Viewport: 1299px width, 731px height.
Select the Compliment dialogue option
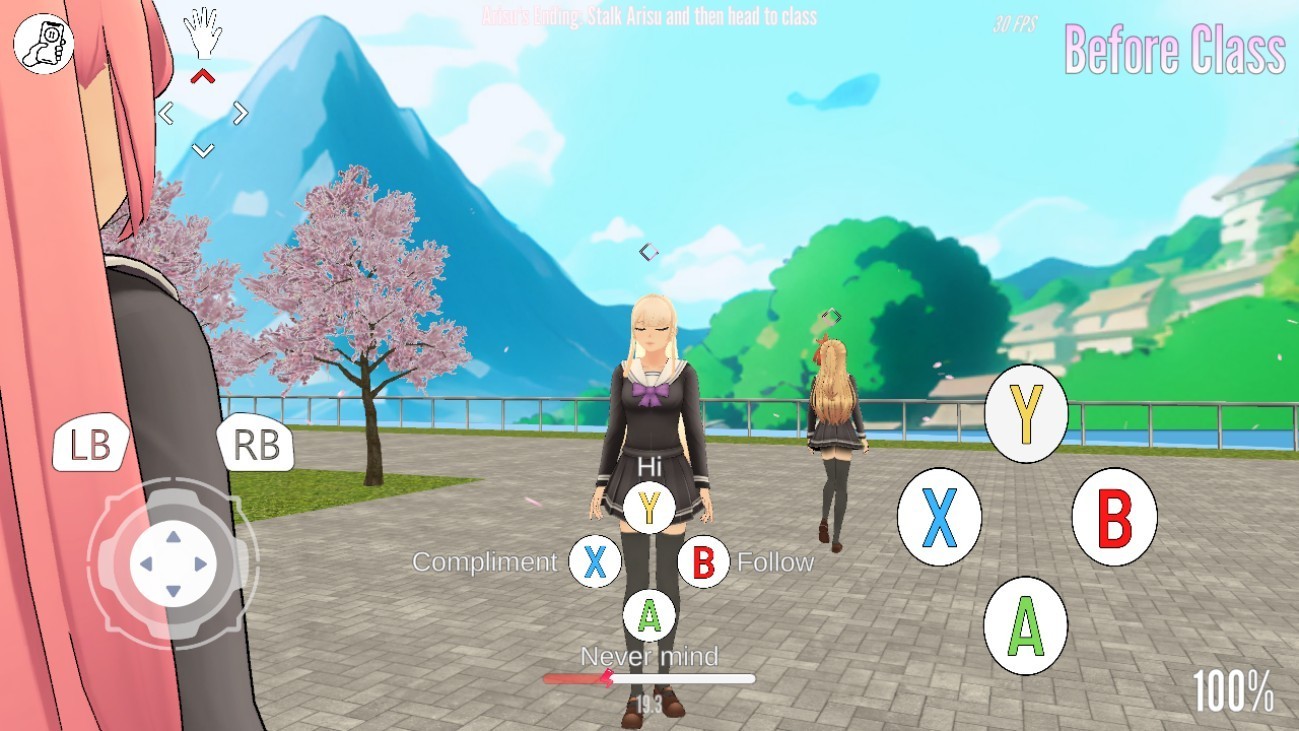point(595,562)
